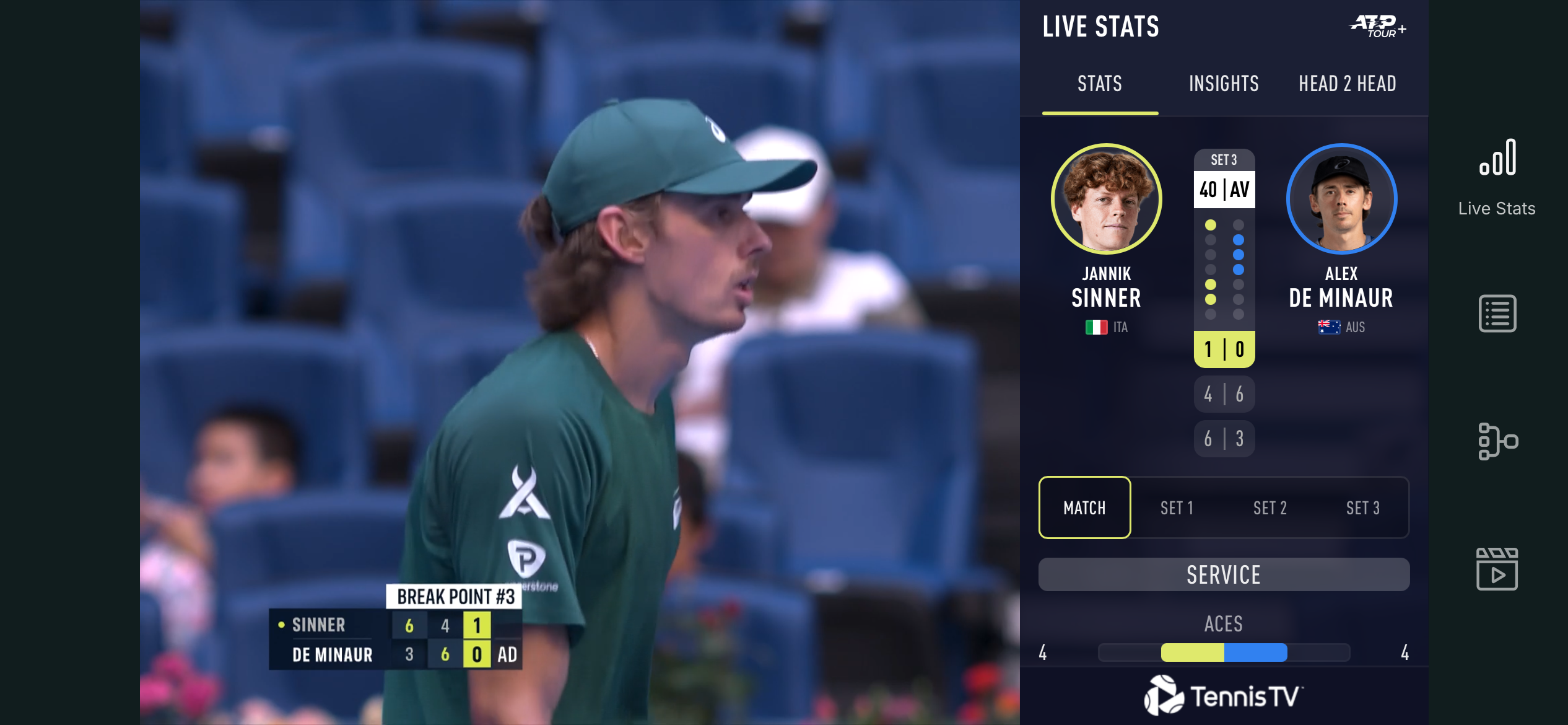Screen dimensions: 1568x725
Task: Choose Set 1 stats
Action: (x=1177, y=508)
